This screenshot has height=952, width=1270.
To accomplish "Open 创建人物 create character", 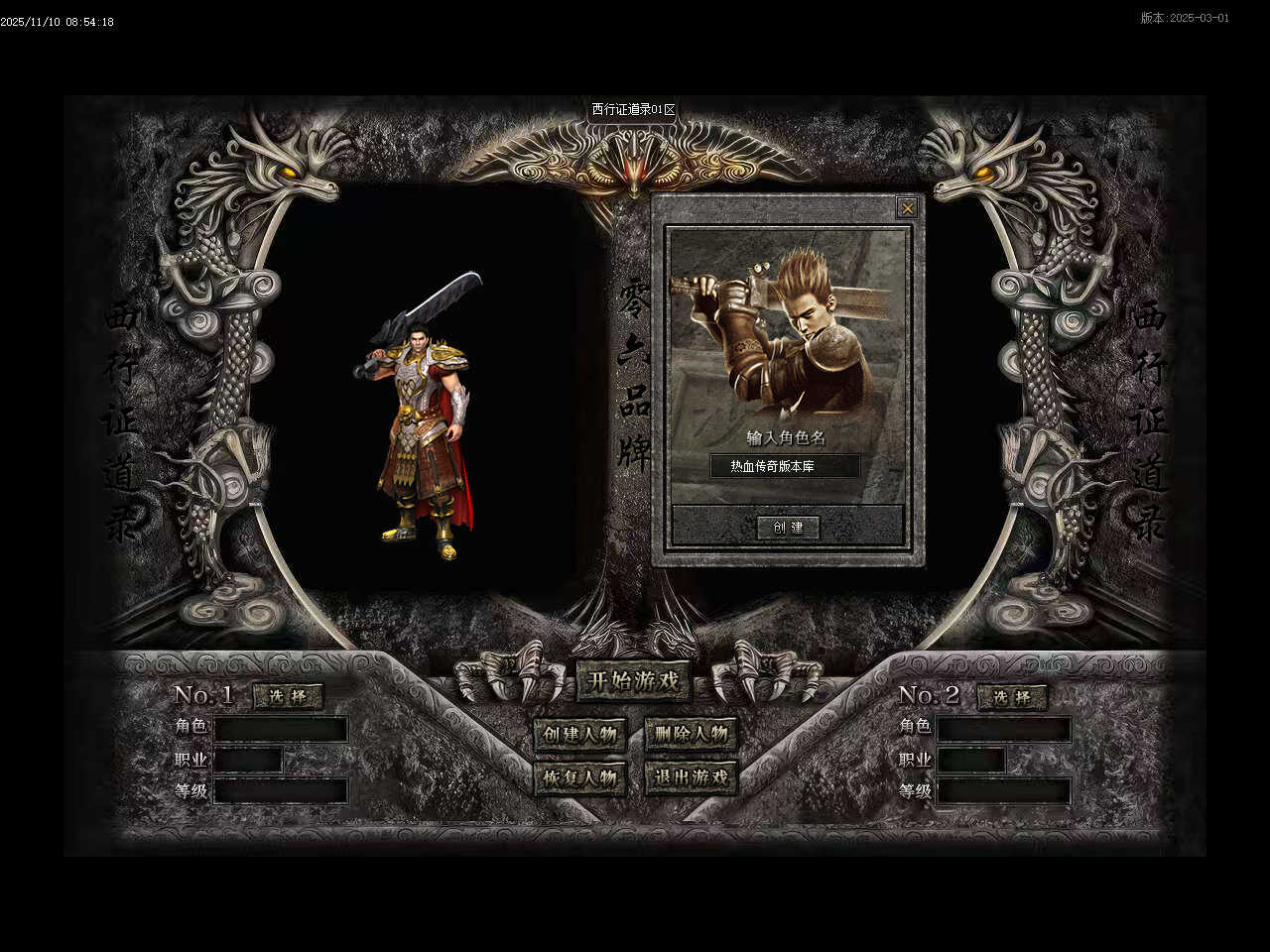I will (580, 735).
